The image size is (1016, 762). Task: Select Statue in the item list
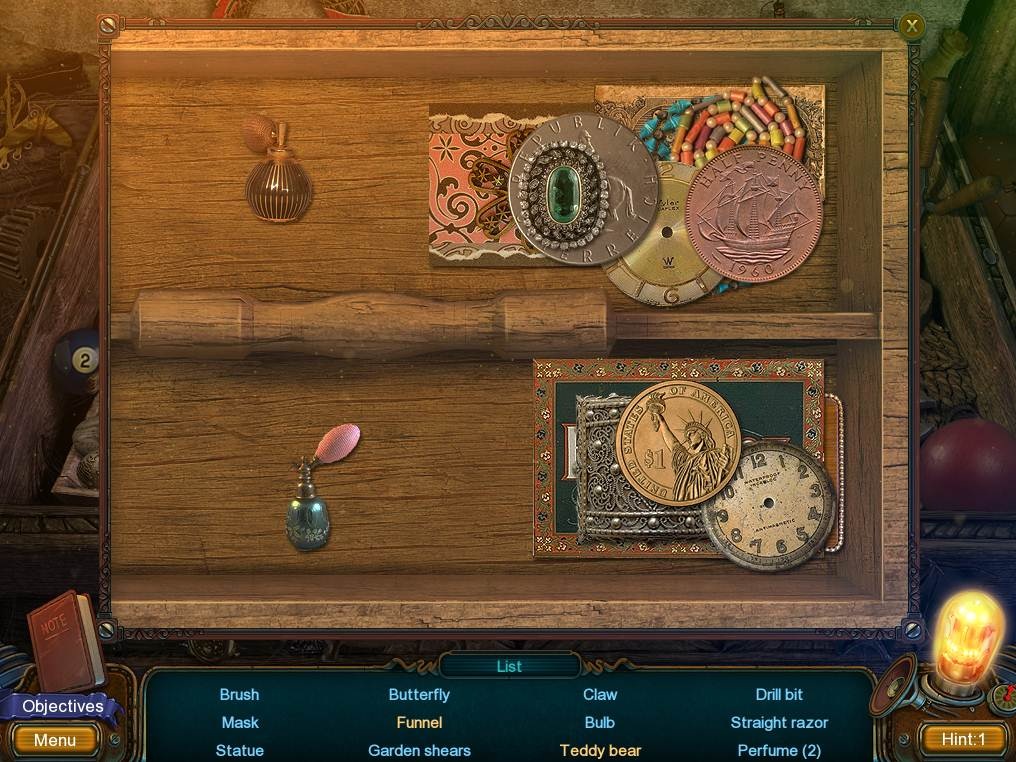pyautogui.click(x=240, y=750)
